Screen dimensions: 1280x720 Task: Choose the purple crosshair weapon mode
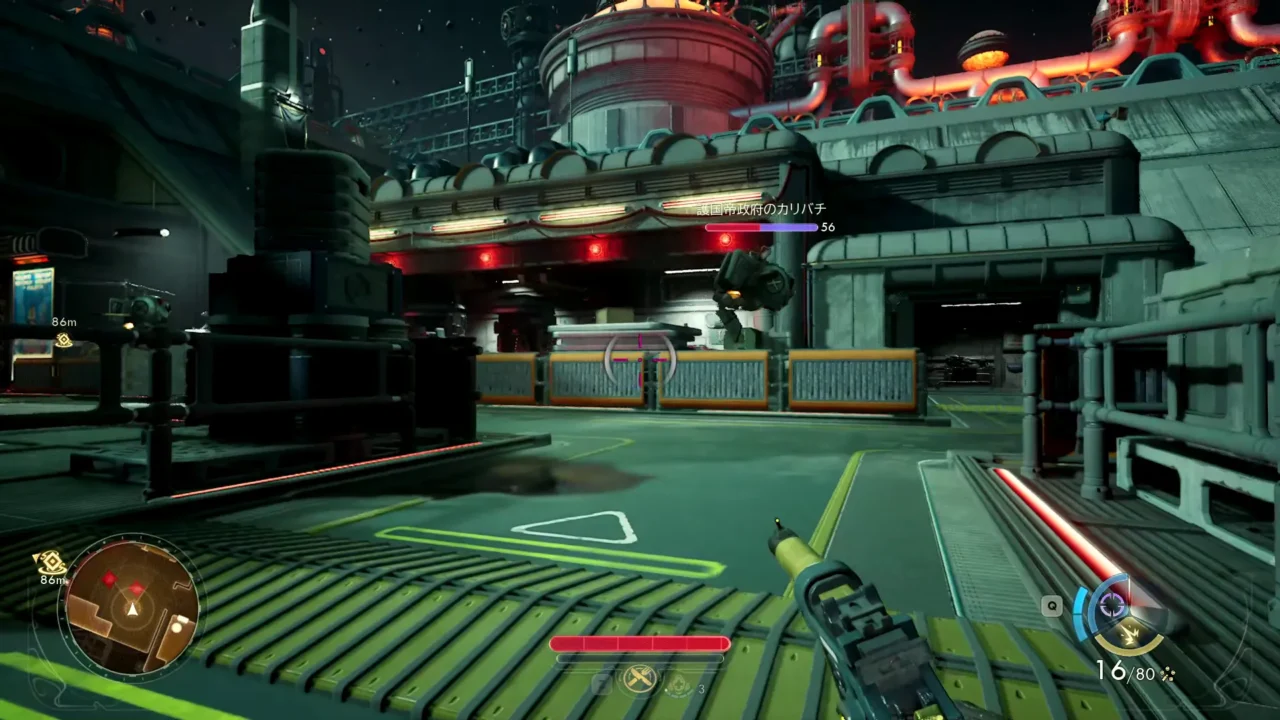coord(1112,604)
